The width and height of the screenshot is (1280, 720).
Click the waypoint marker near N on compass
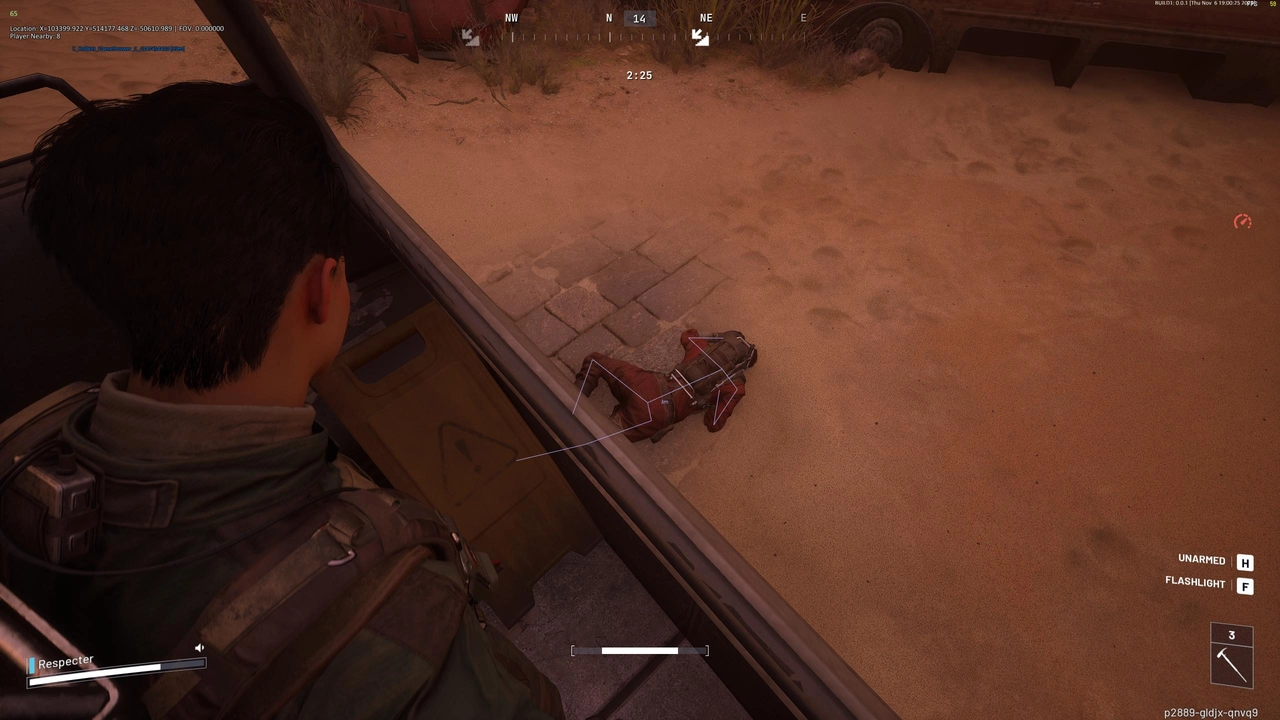pyautogui.click(x=699, y=38)
